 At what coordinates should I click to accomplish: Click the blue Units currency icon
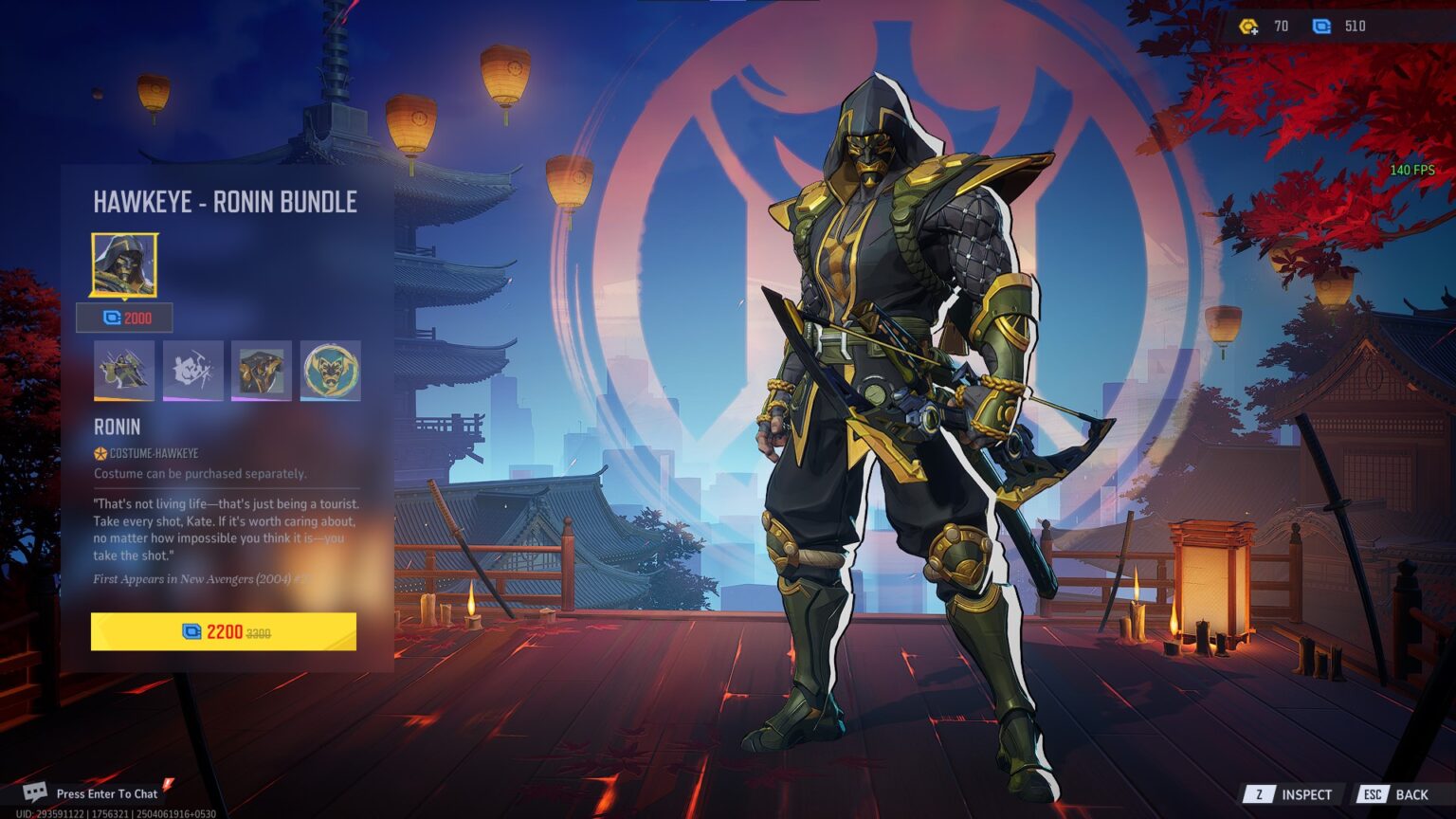pos(1323,26)
